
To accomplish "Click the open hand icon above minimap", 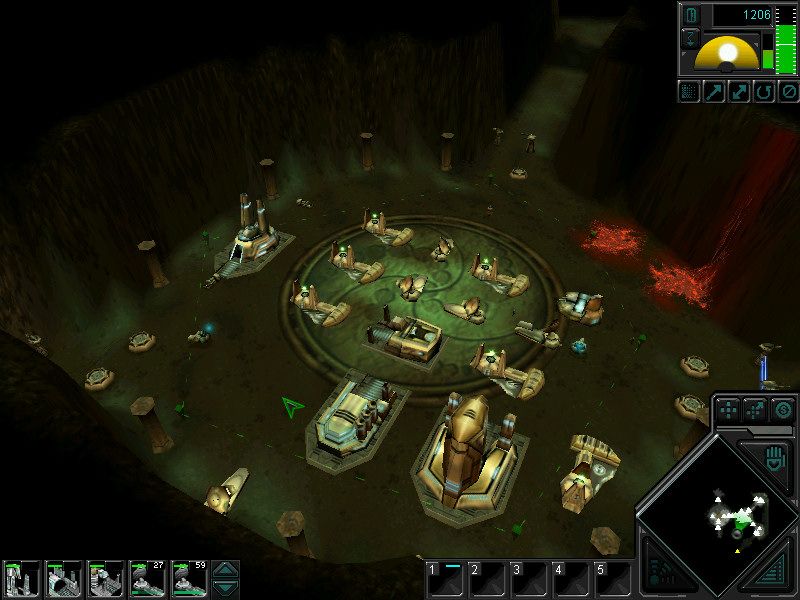I will point(776,461).
